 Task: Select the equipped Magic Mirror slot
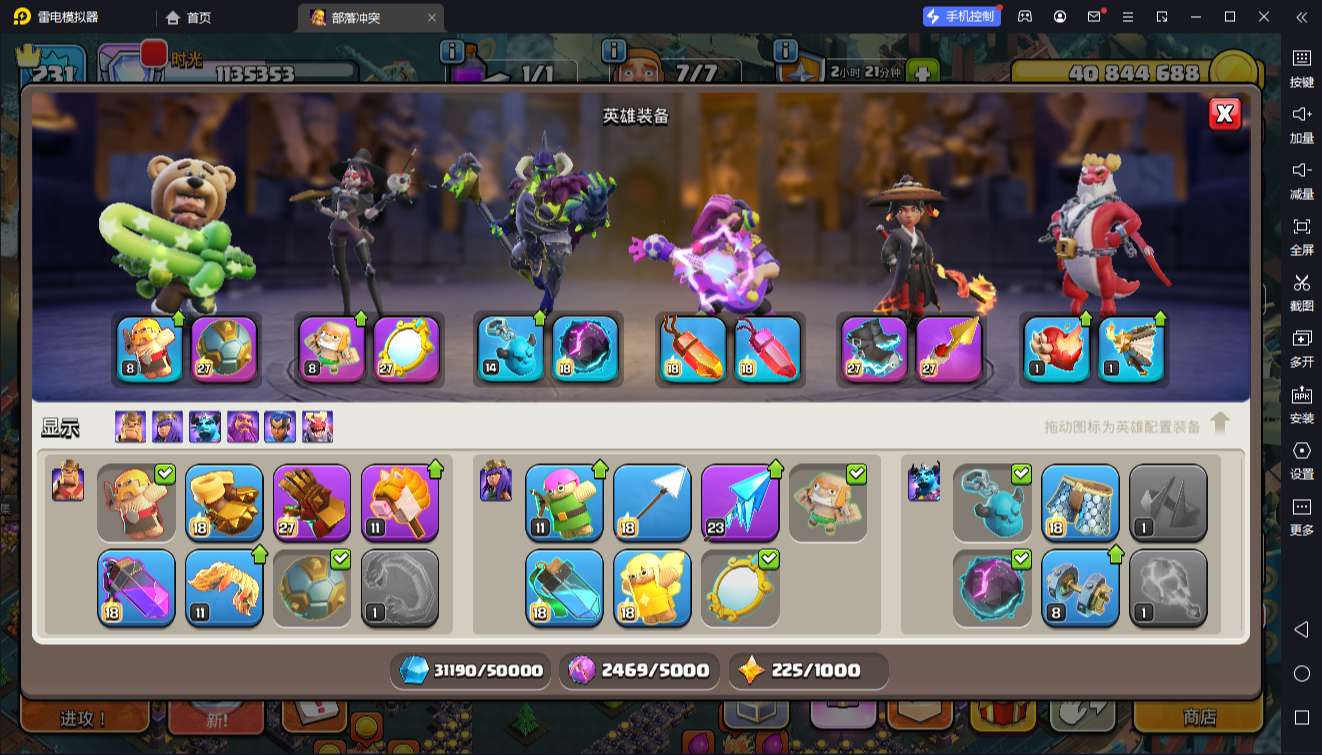coord(406,349)
